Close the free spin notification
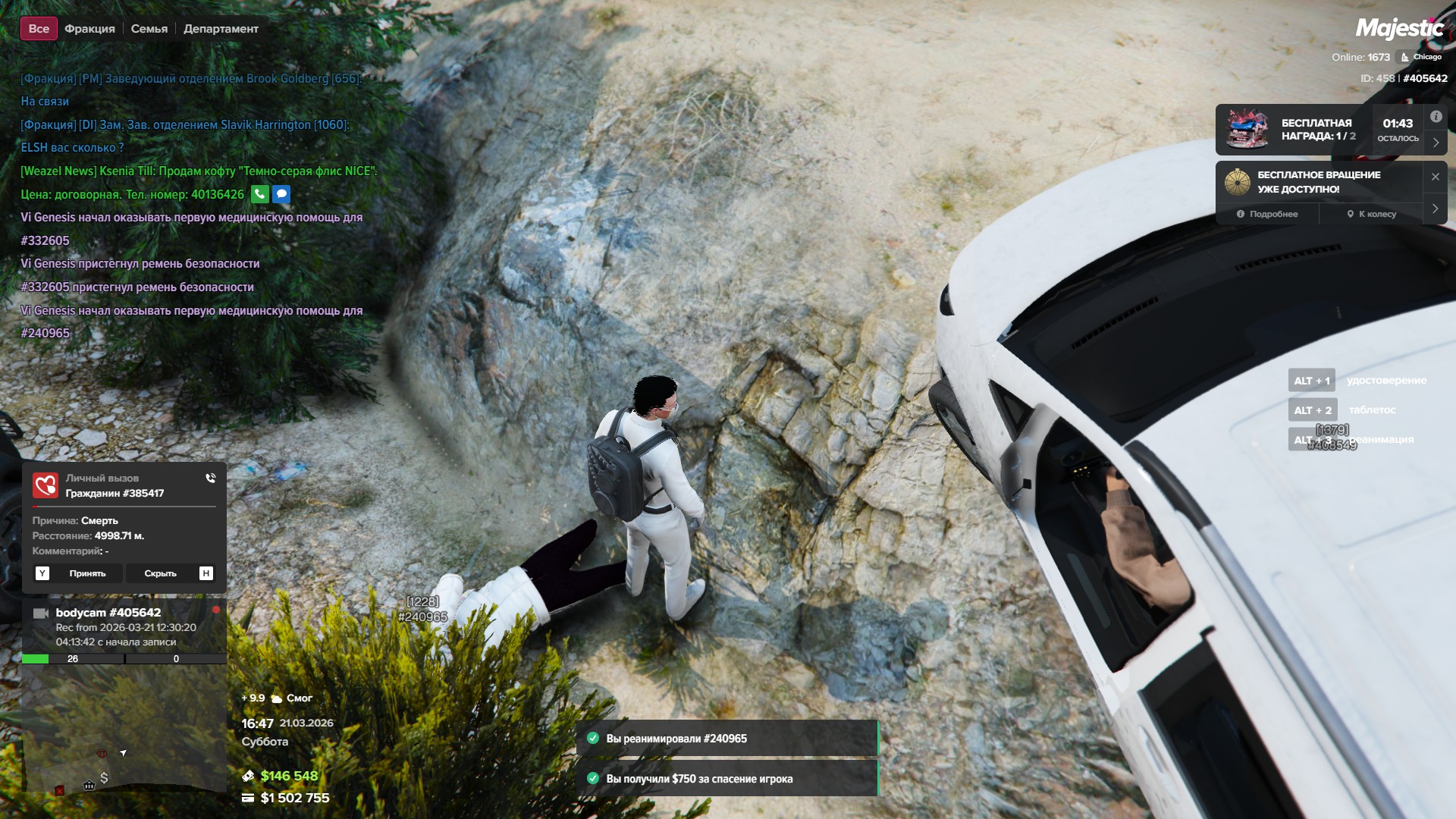 click(1435, 177)
